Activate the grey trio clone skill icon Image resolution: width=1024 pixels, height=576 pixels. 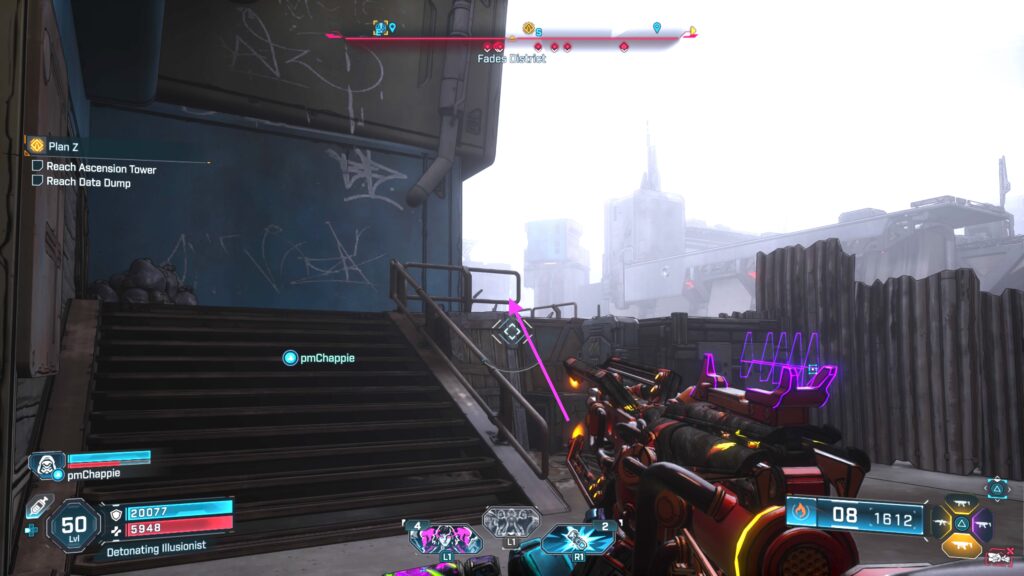coord(511,521)
